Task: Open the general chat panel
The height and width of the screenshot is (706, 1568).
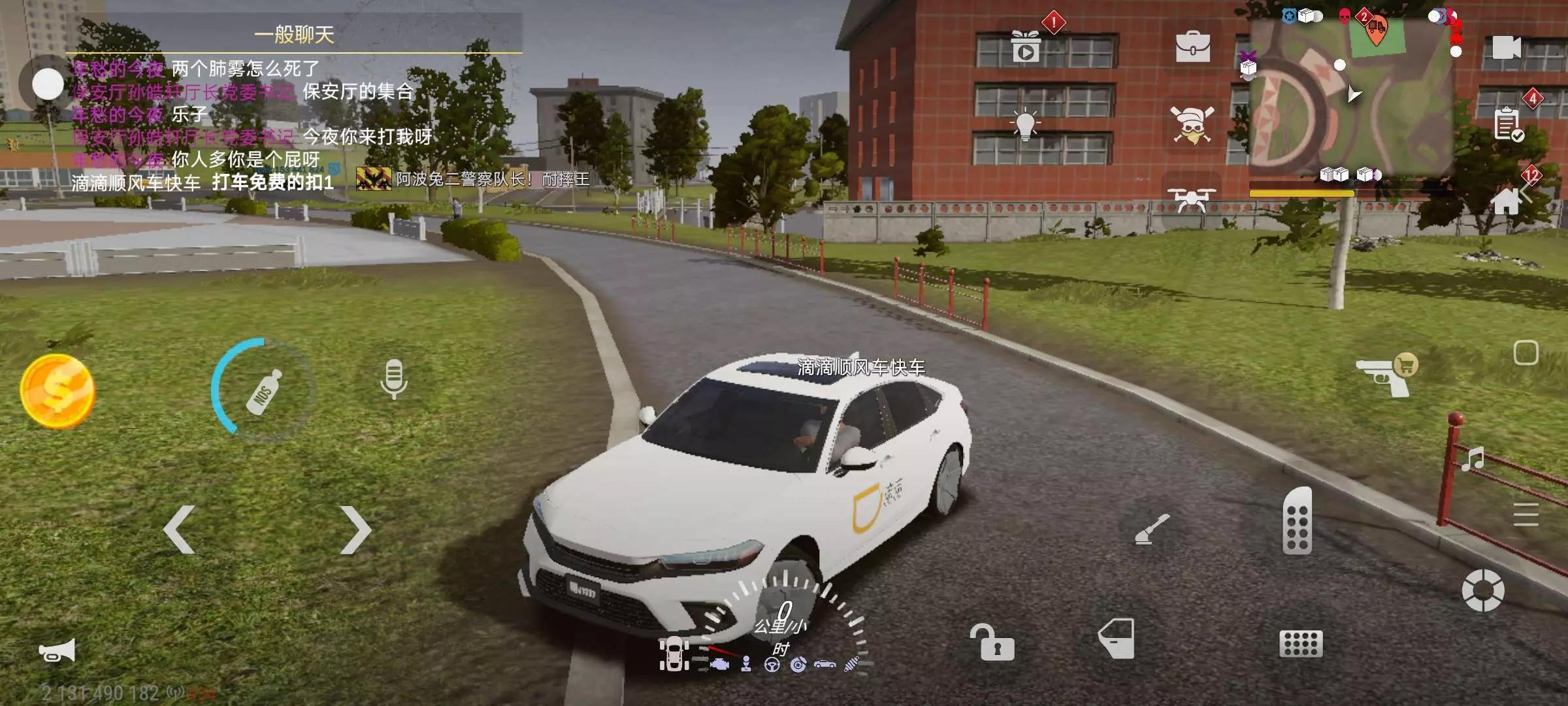Action: (294, 34)
